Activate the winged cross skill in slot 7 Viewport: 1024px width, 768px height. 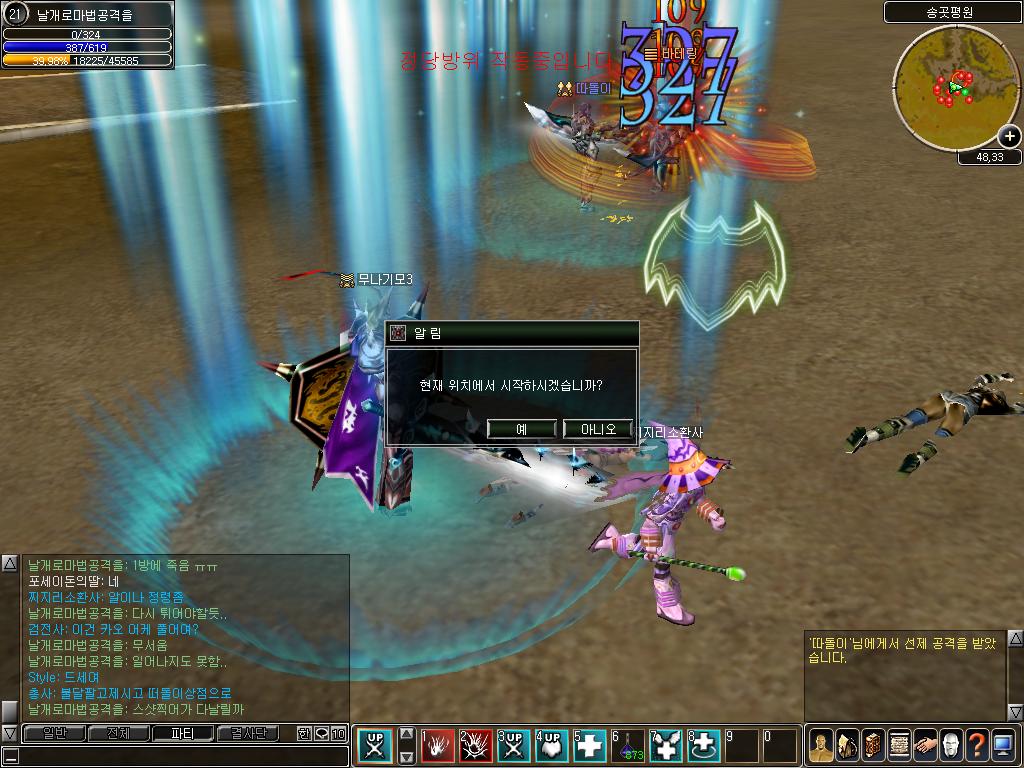click(x=667, y=746)
